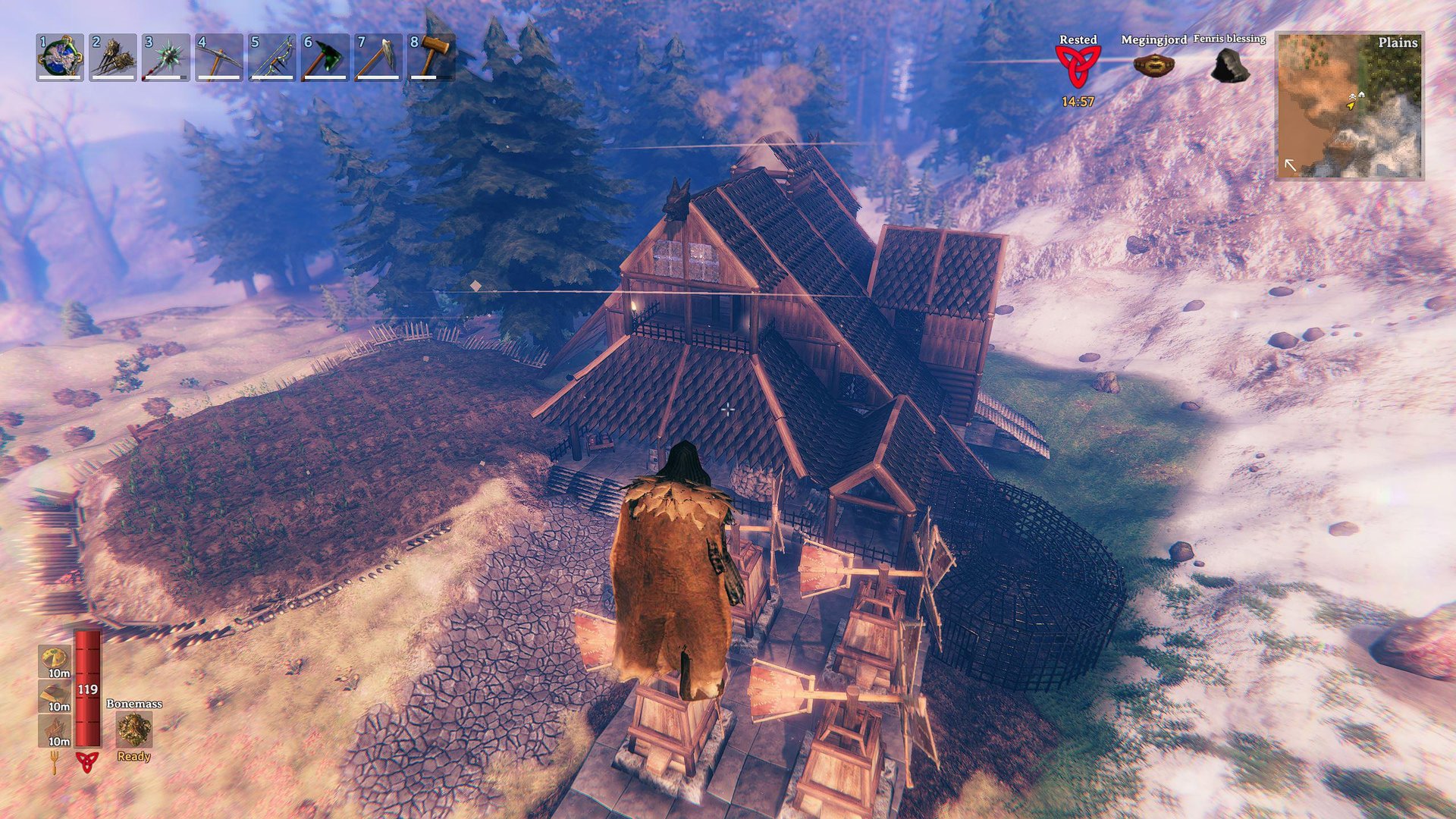Image resolution: width=1456 pixels, height=819 pixels.
Task: Select the spiked mace in slot 3
Action: pos(166,58)
